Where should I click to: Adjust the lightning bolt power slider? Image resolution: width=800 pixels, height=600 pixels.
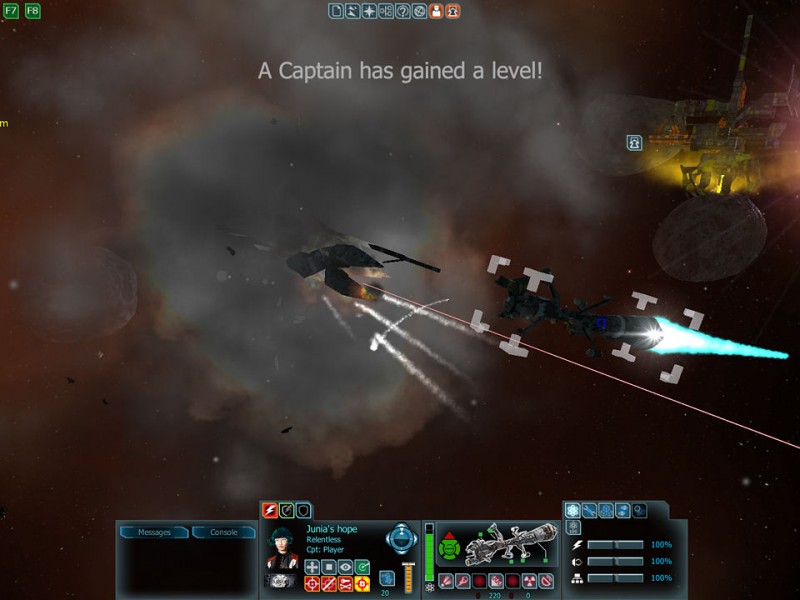tap(615, 545)
